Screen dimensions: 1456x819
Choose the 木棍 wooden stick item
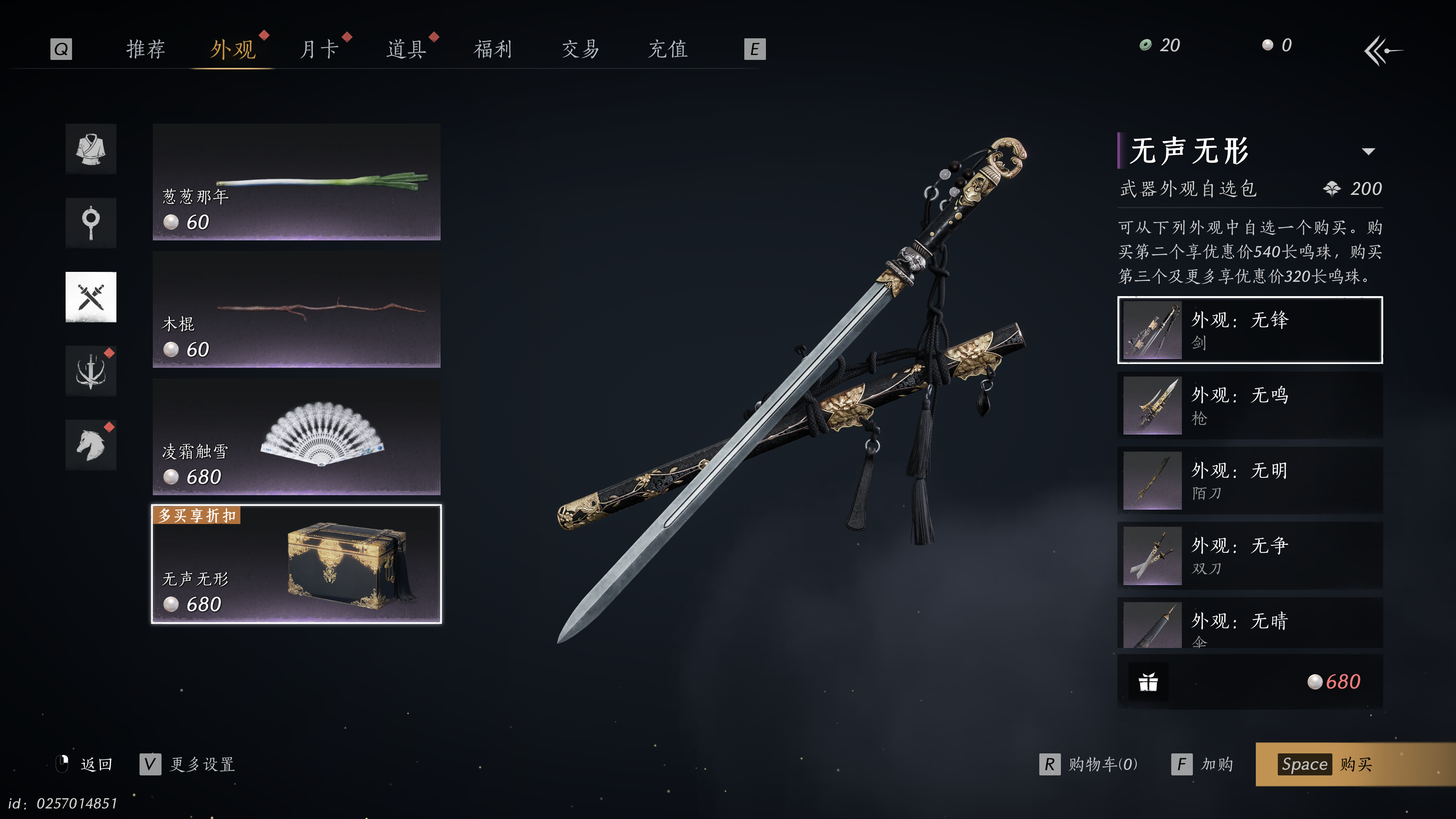pos(296,309)
